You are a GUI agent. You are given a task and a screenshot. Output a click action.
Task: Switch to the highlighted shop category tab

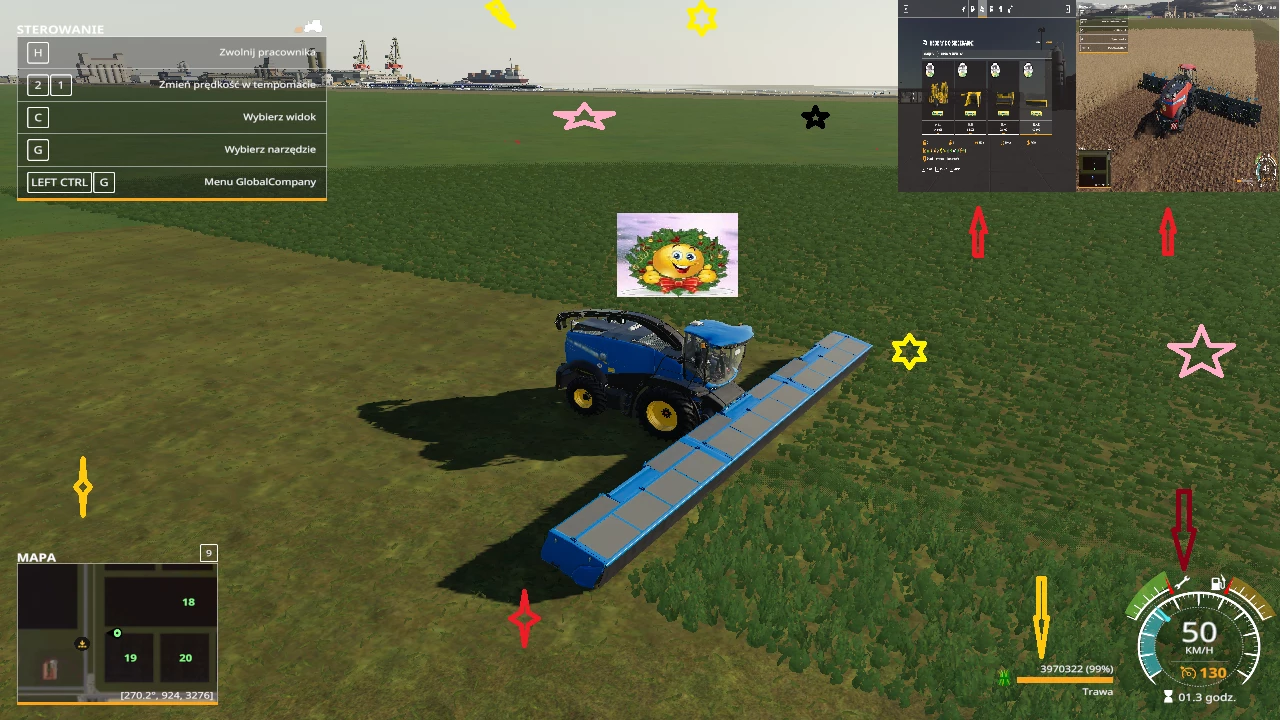point(981,8)
